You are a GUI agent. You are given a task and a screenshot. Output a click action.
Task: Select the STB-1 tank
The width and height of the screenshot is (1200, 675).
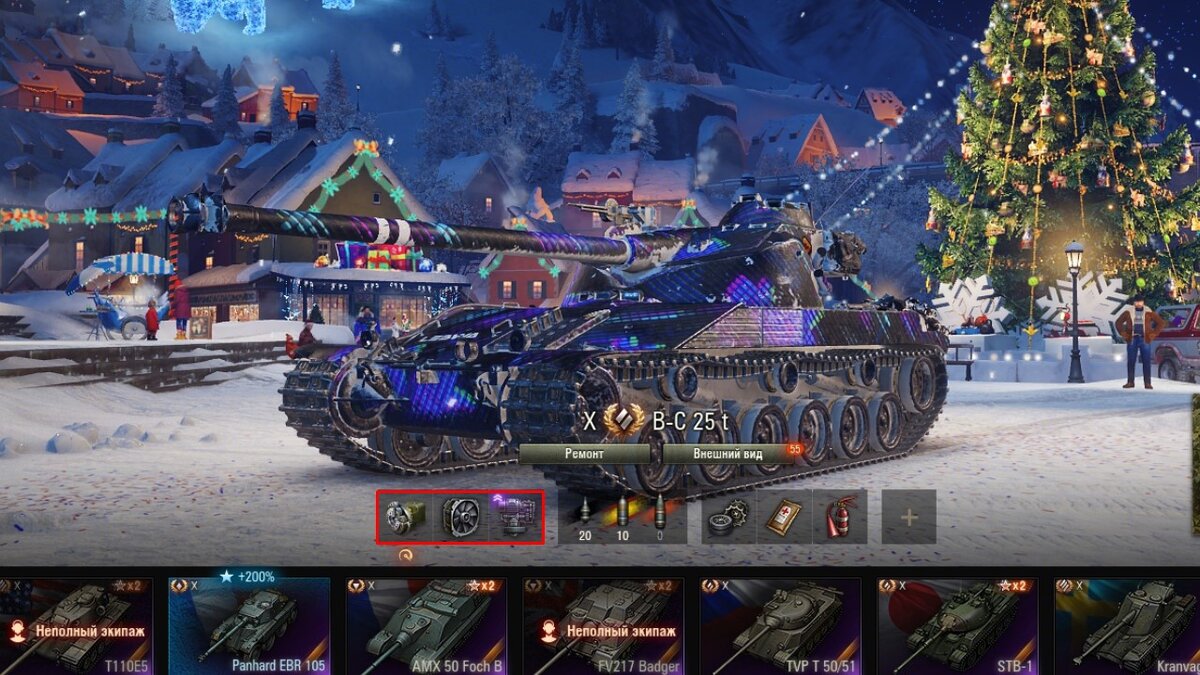[957, 625]
